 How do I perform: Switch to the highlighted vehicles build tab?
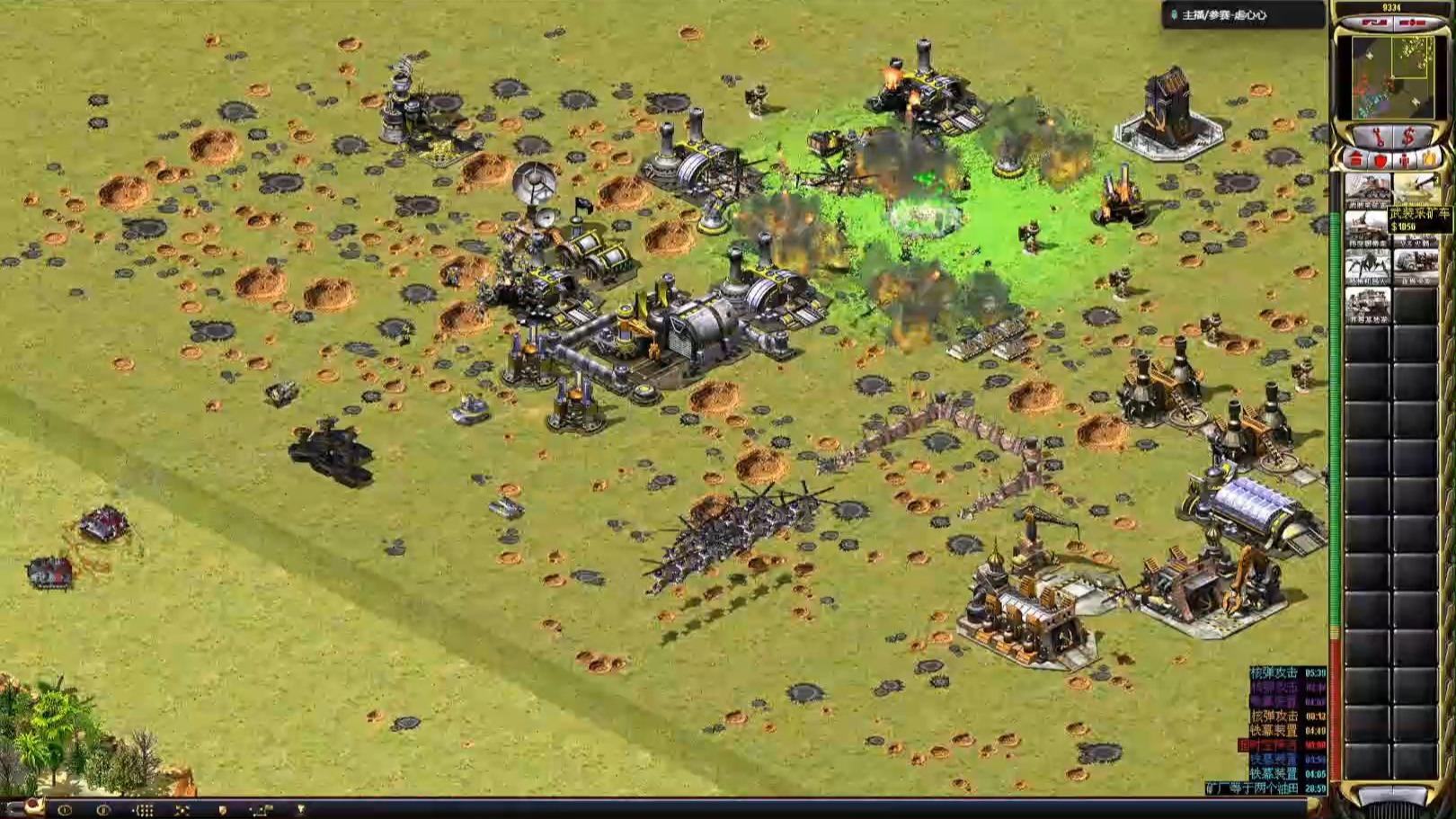[1429, 161]
